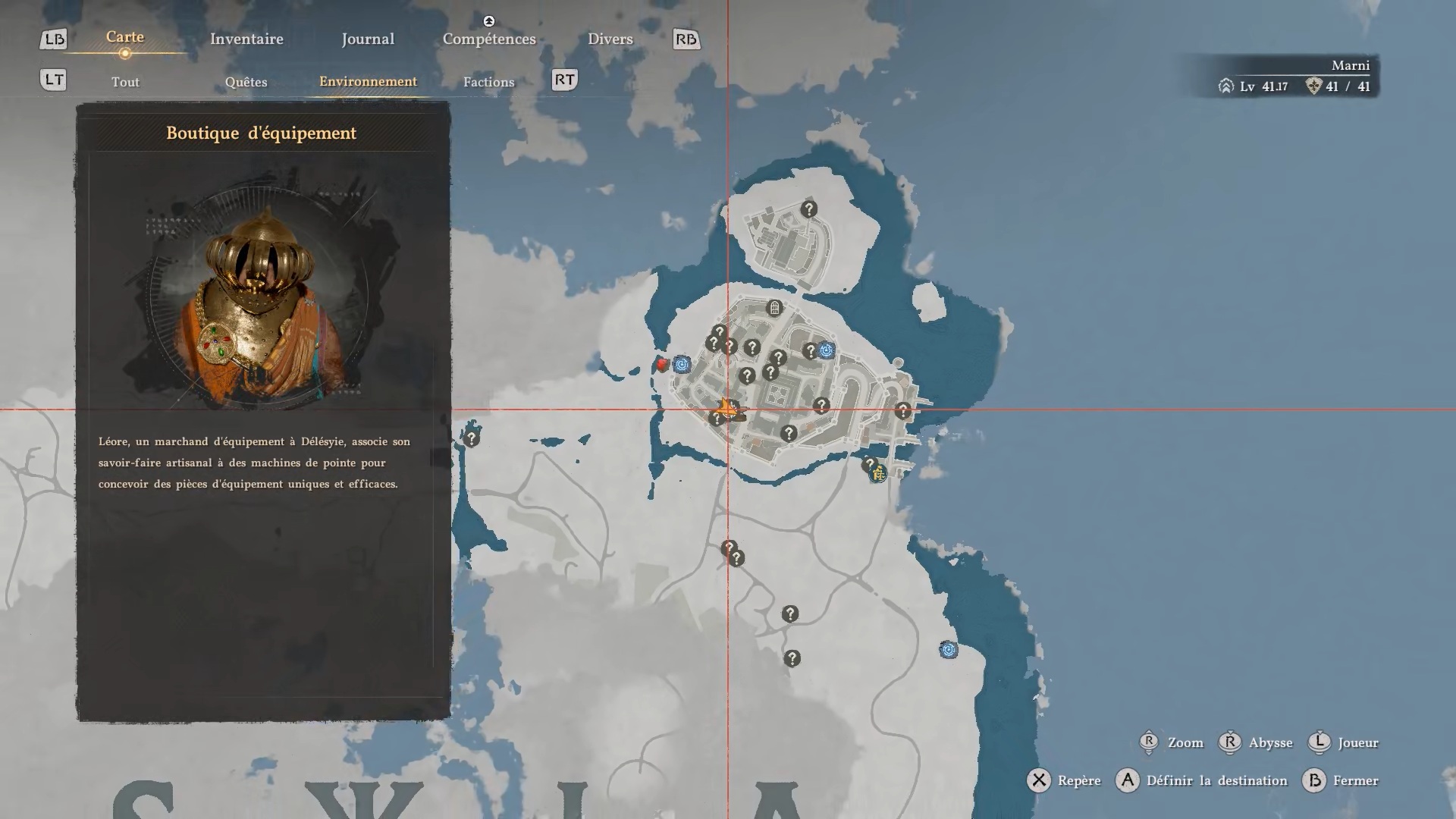Screen dimensions: 1456x819
Task: Open the Inventaire tab
Action: click(246, 39)
